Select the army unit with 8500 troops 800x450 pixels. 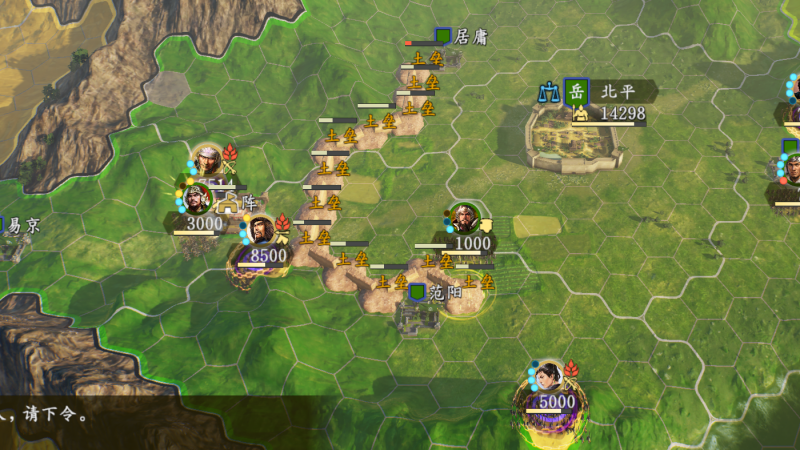pyautogui.click(x=261, y=232)
